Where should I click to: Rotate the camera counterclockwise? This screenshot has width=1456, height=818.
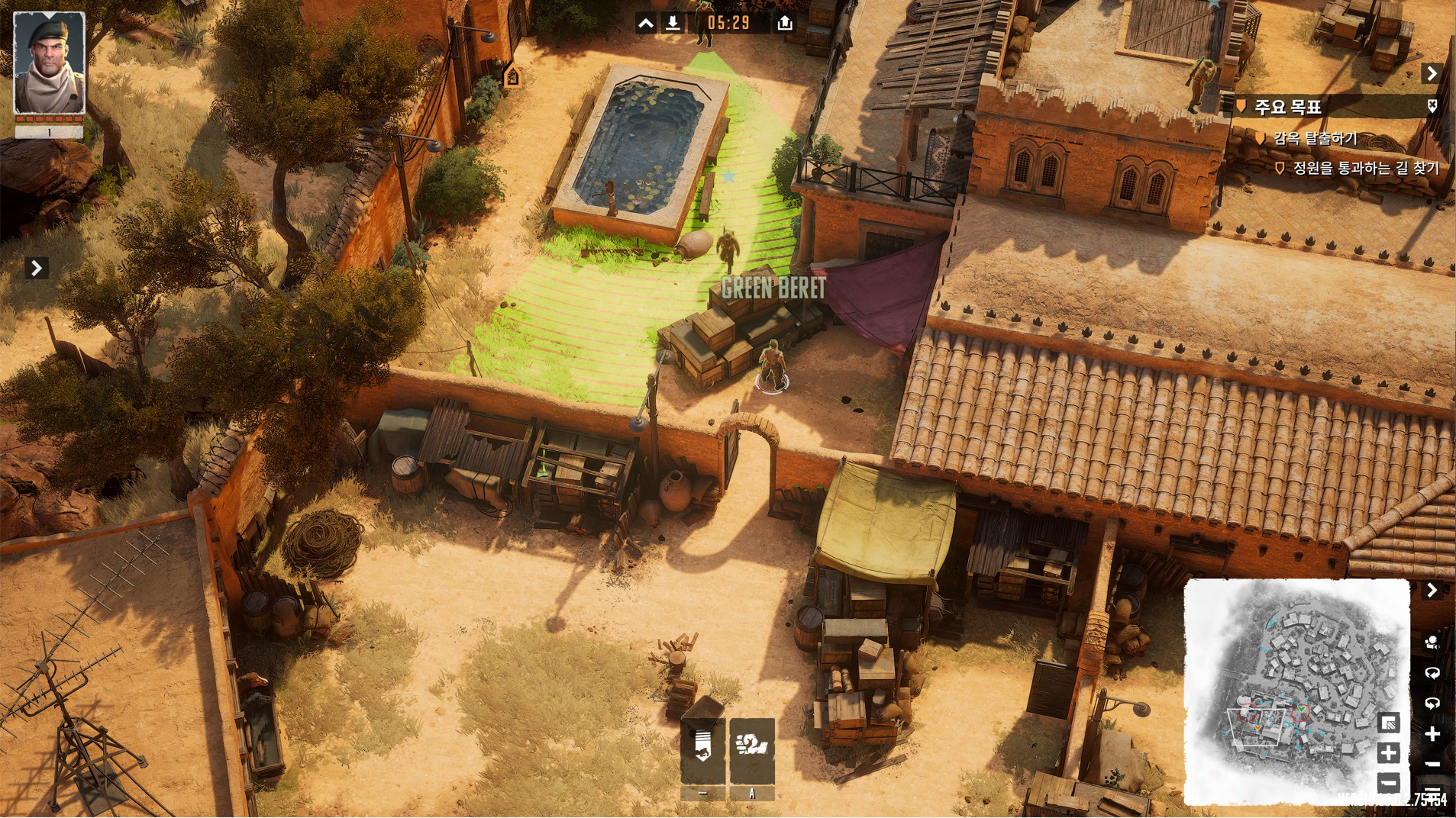(1432, 703)
